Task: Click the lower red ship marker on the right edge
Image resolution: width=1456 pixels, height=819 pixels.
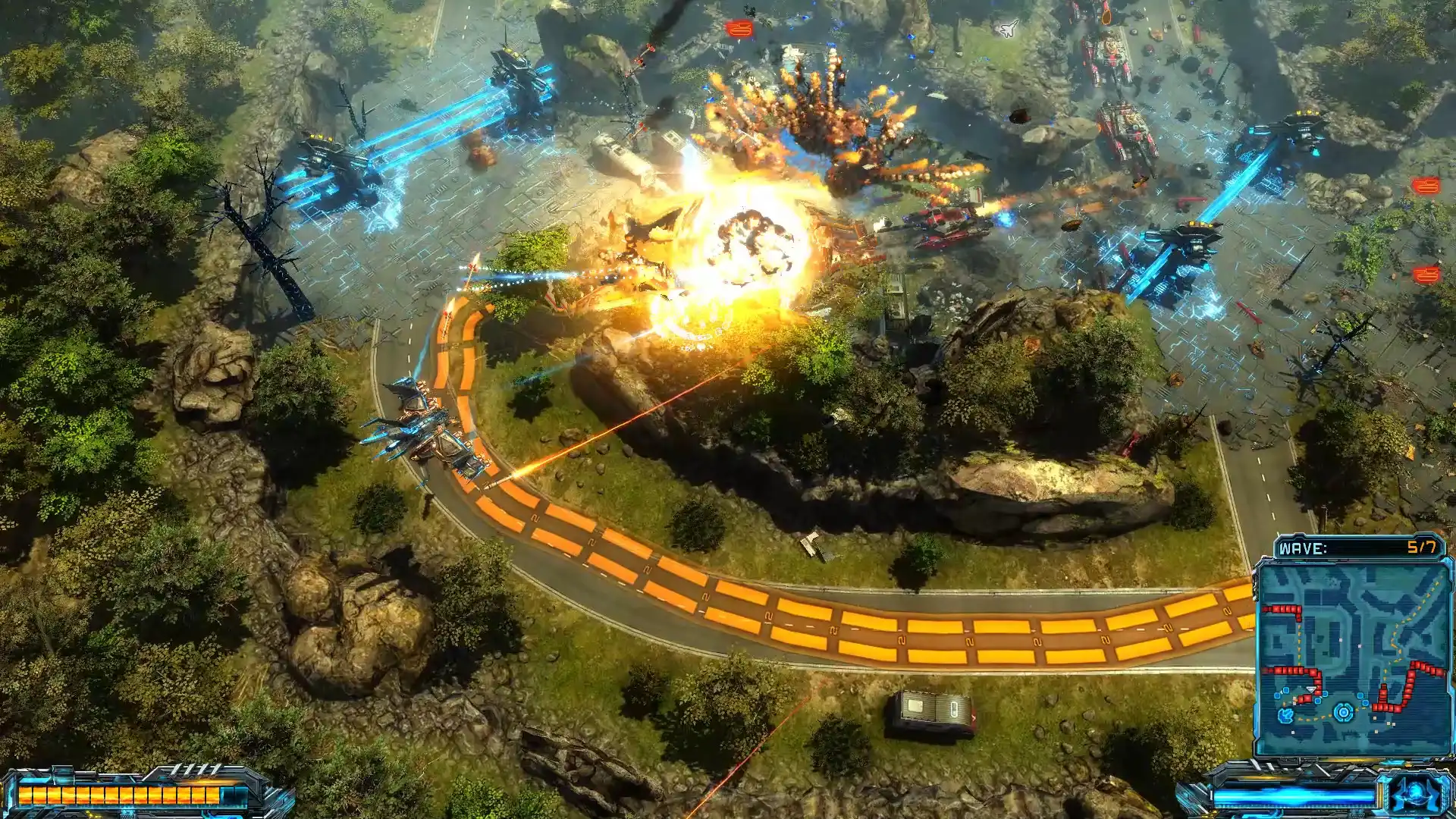Action: tap(1427, 274)
